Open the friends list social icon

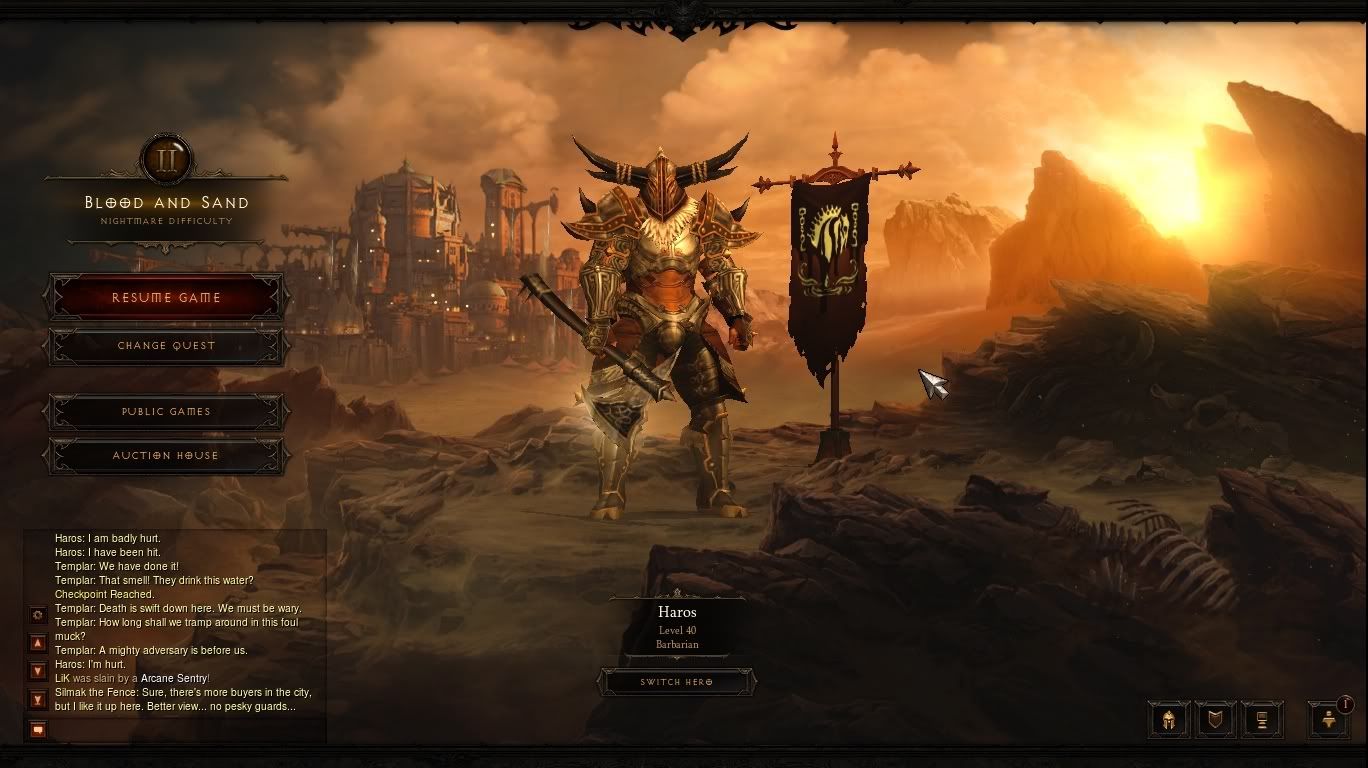tap(1329, 719)
